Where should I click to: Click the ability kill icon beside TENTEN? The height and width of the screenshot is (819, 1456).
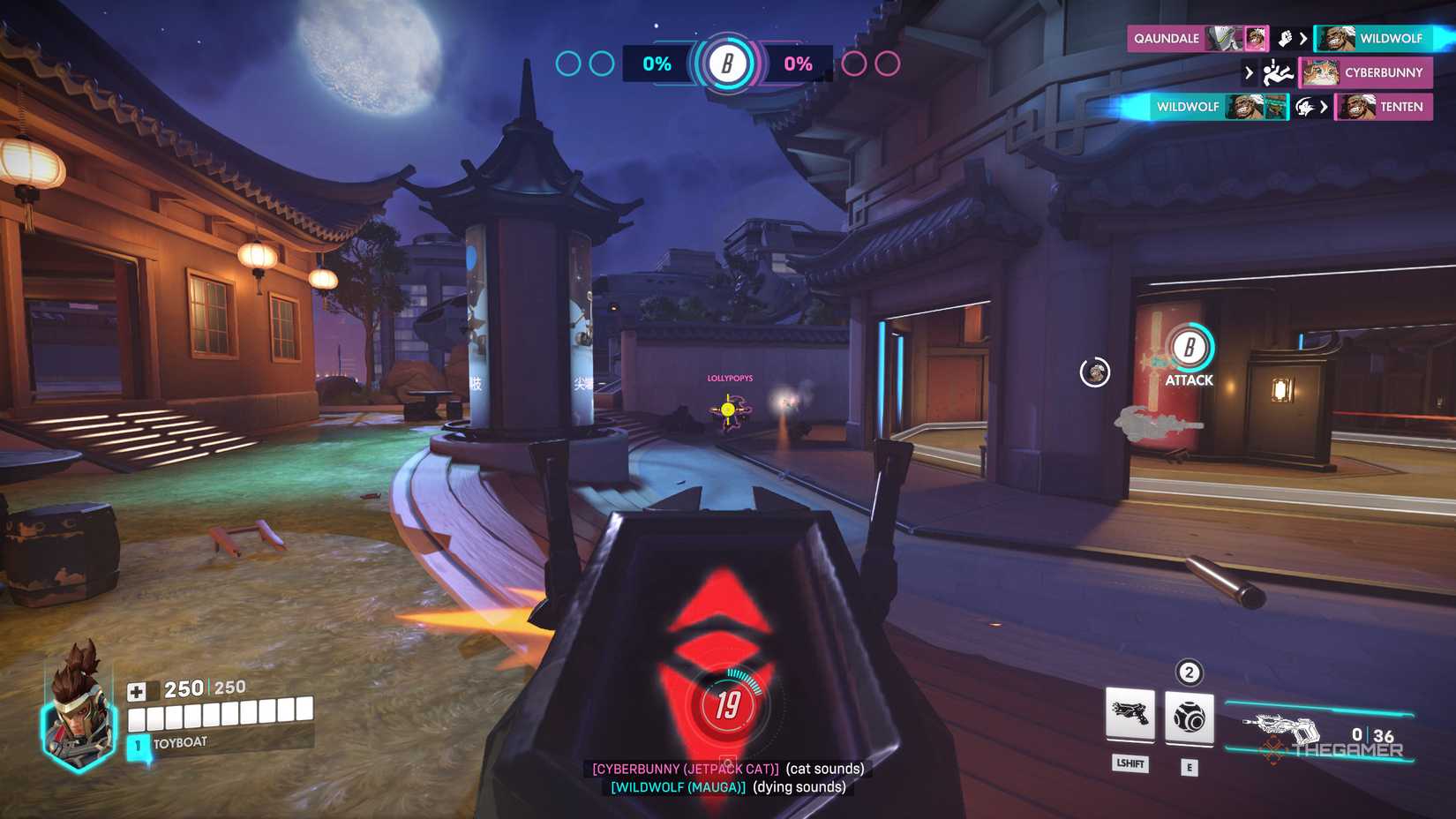point(1304,108)
